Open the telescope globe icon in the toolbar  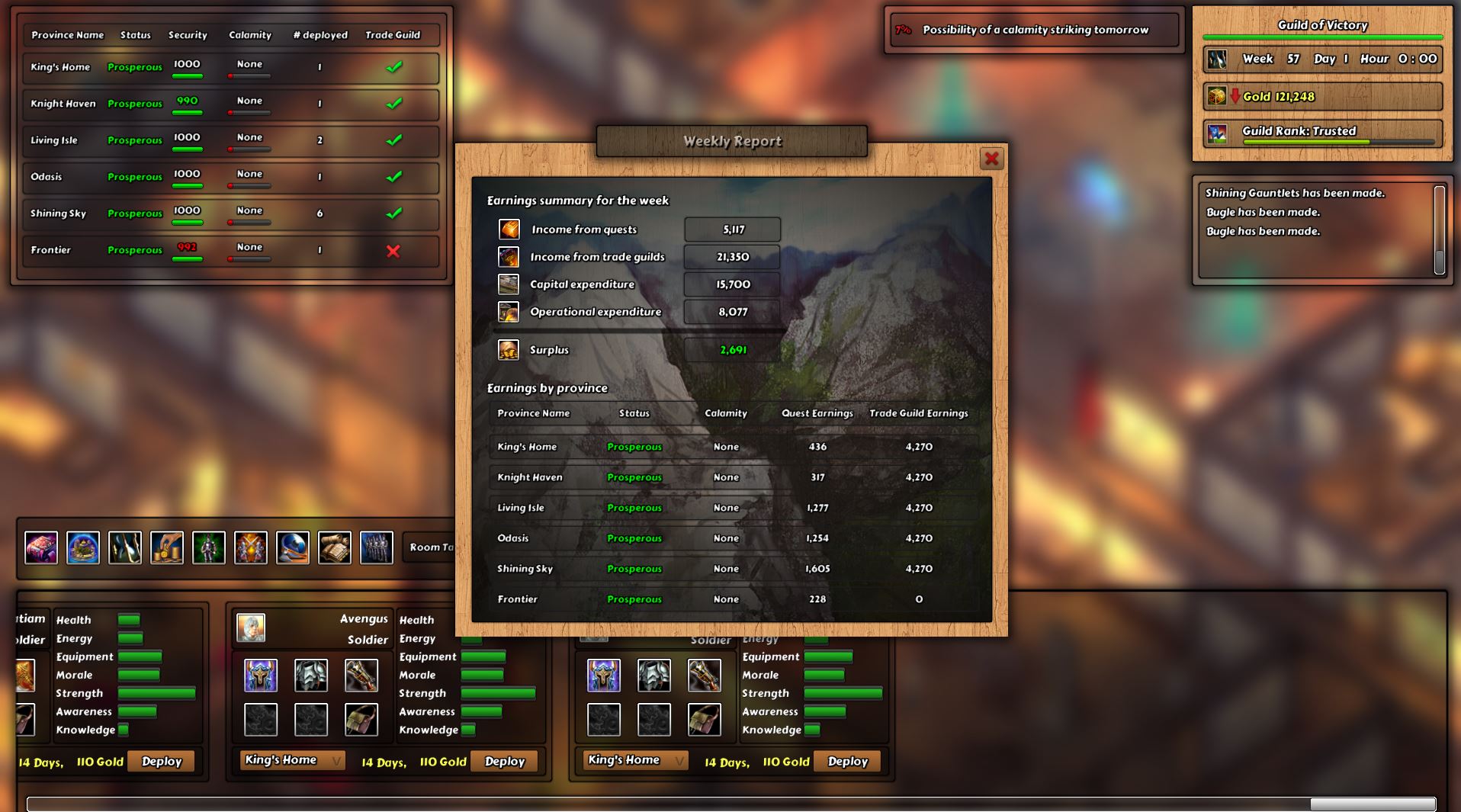(294, 547)
